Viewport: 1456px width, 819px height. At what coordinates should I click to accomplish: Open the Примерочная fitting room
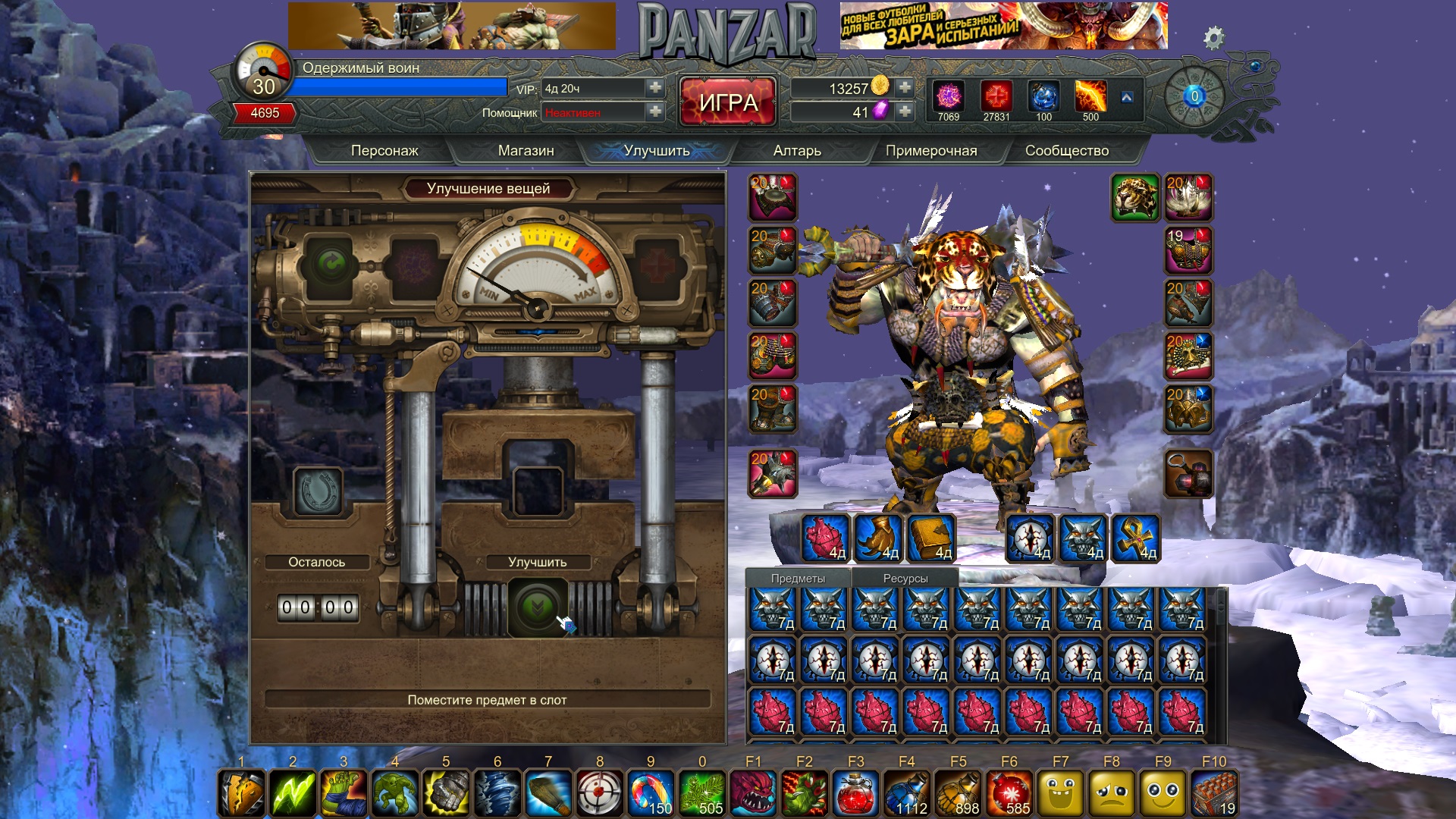click(x=931, y=151)
